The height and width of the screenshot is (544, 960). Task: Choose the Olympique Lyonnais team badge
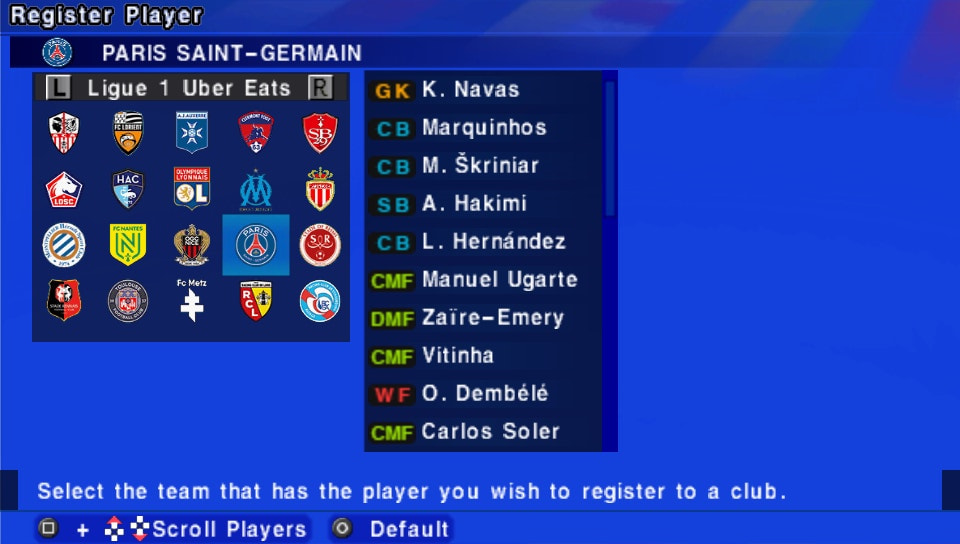pyautogui.click(x=191, y=188)
